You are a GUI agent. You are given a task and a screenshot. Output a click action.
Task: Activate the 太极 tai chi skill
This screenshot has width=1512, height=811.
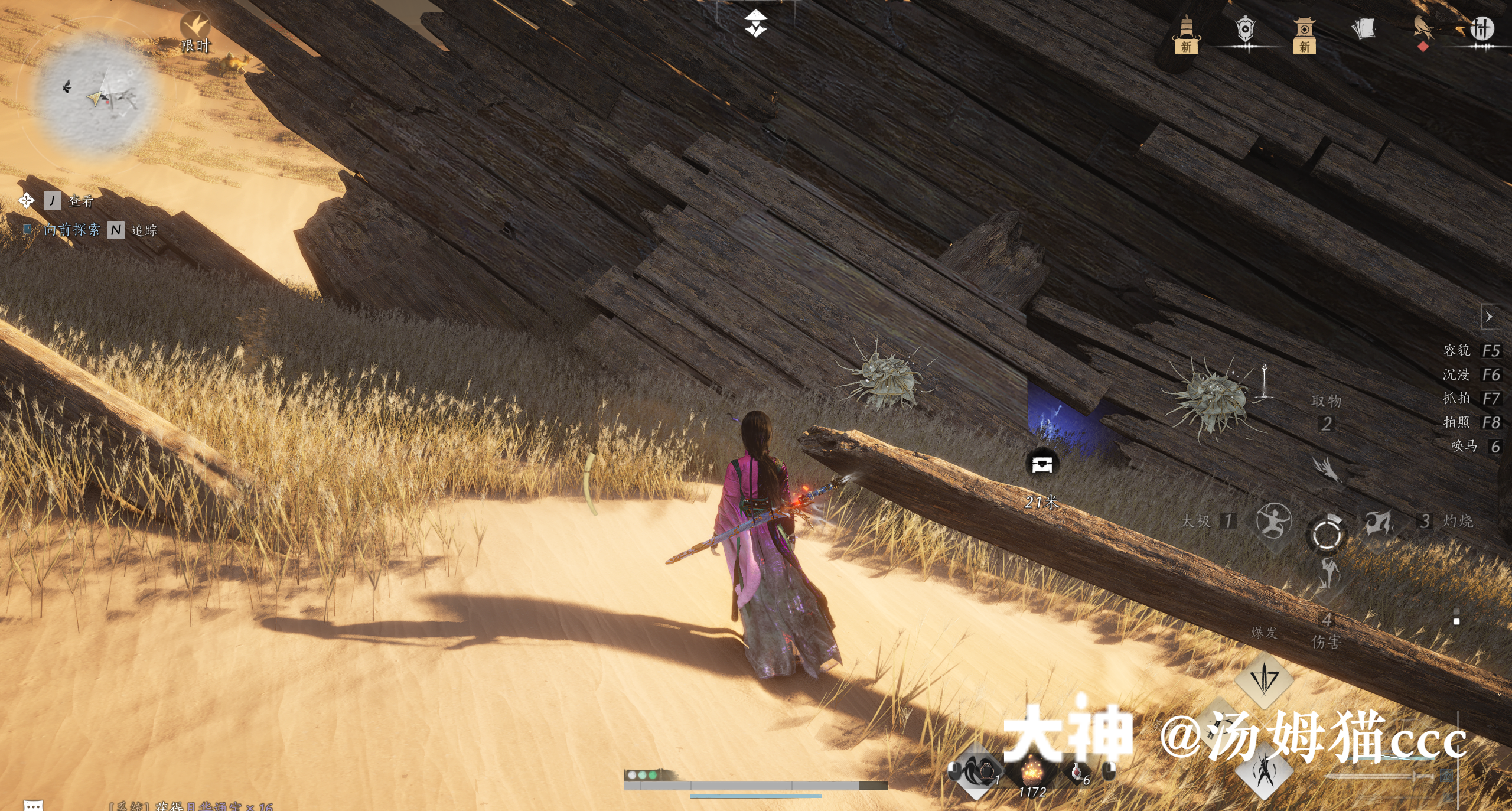pyautogui.click(x=1273, y=522)
